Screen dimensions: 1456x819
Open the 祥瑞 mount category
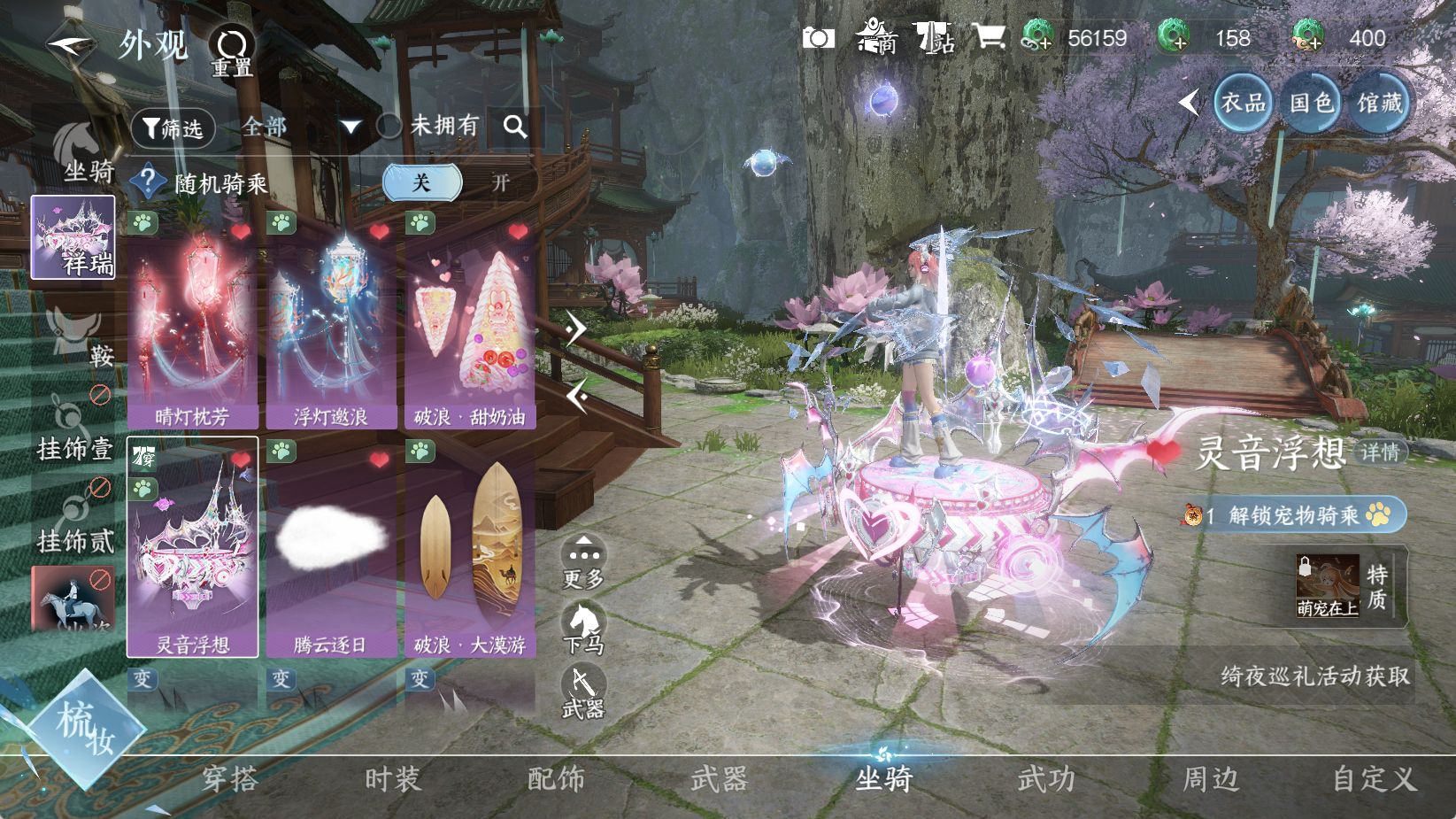click(73, 237)
